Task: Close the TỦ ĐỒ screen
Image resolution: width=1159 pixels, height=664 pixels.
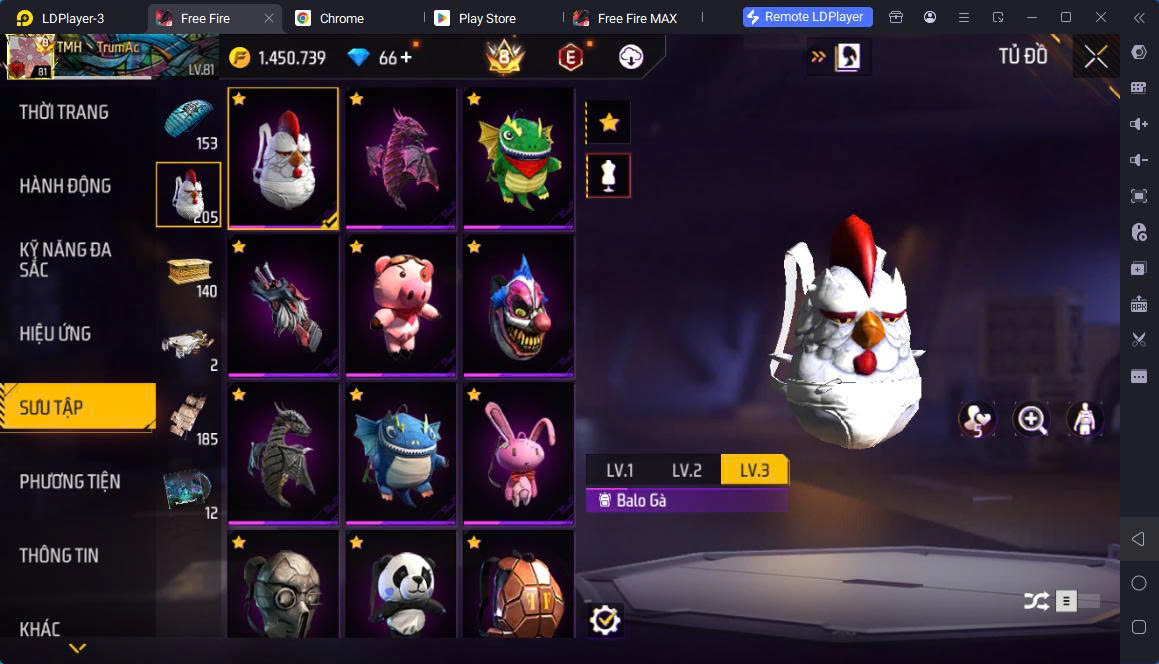Action: (x=1096, y=57)
